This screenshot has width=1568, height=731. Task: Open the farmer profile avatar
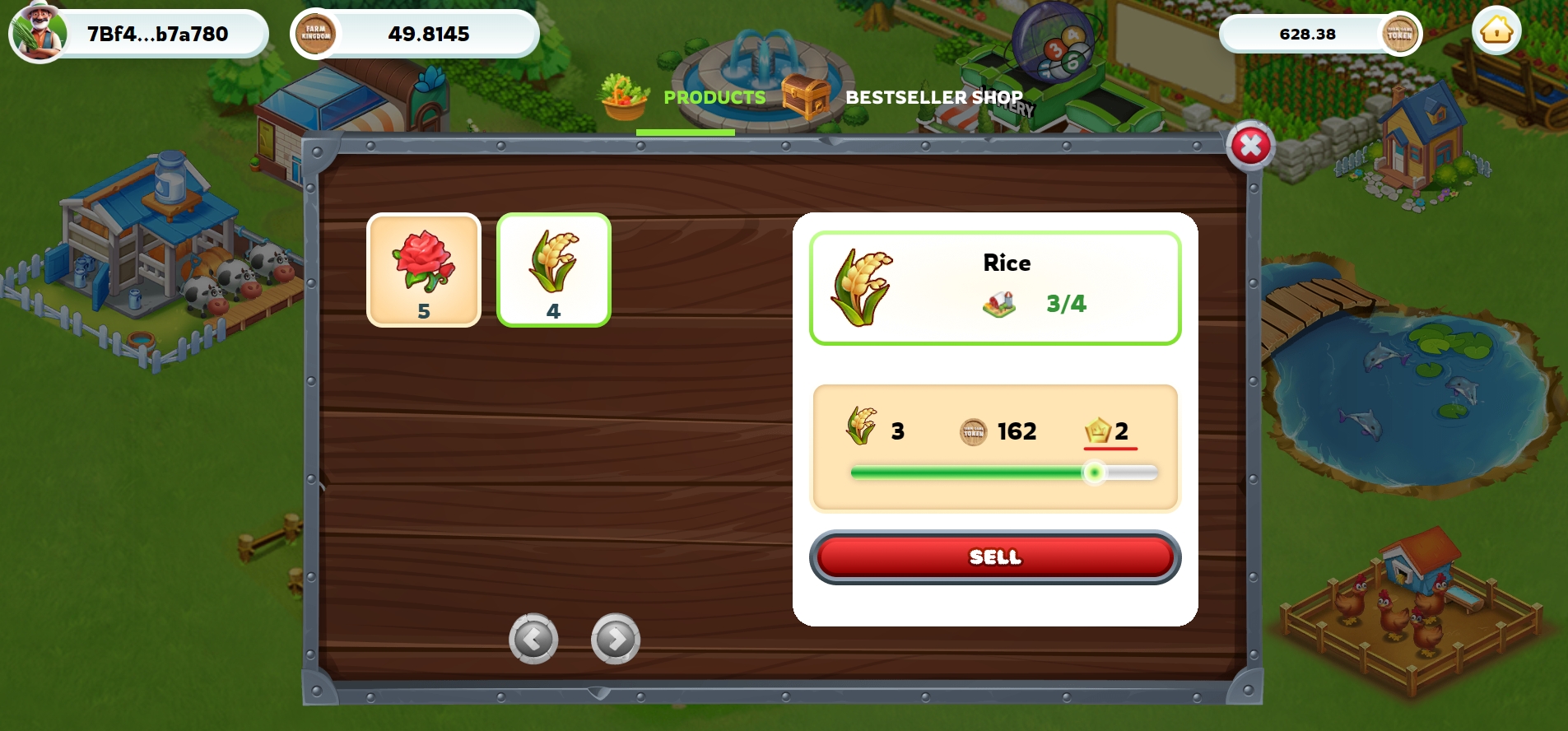[38, 34]
